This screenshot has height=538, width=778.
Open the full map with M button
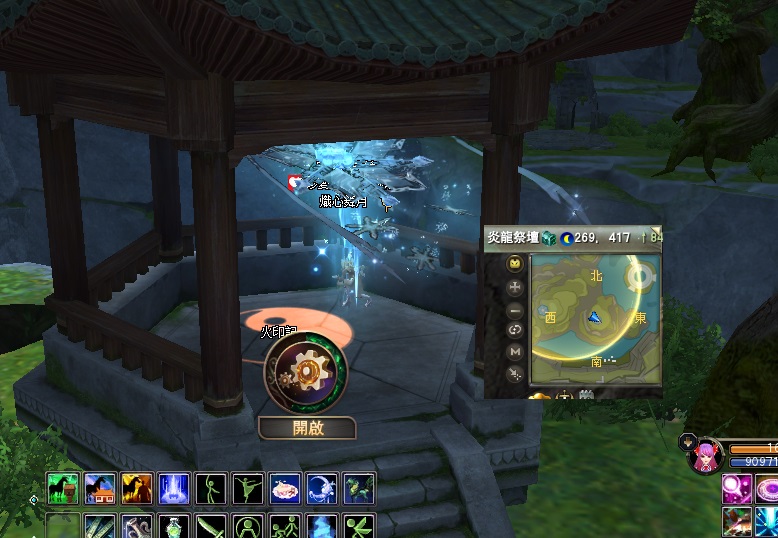pyautogui.click(x=515, y=351)
